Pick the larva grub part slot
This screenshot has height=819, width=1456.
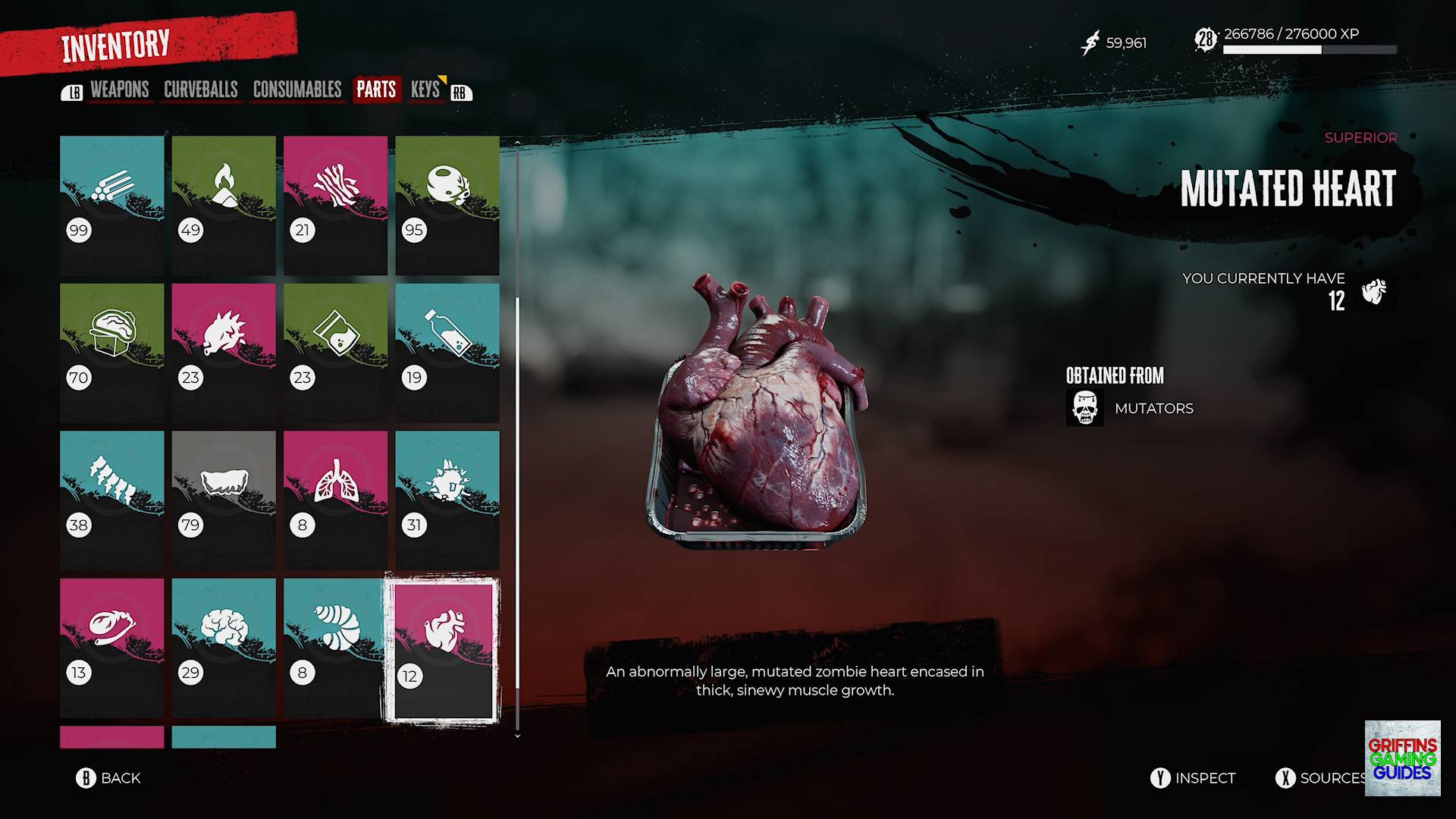click(x=335, y=648)
